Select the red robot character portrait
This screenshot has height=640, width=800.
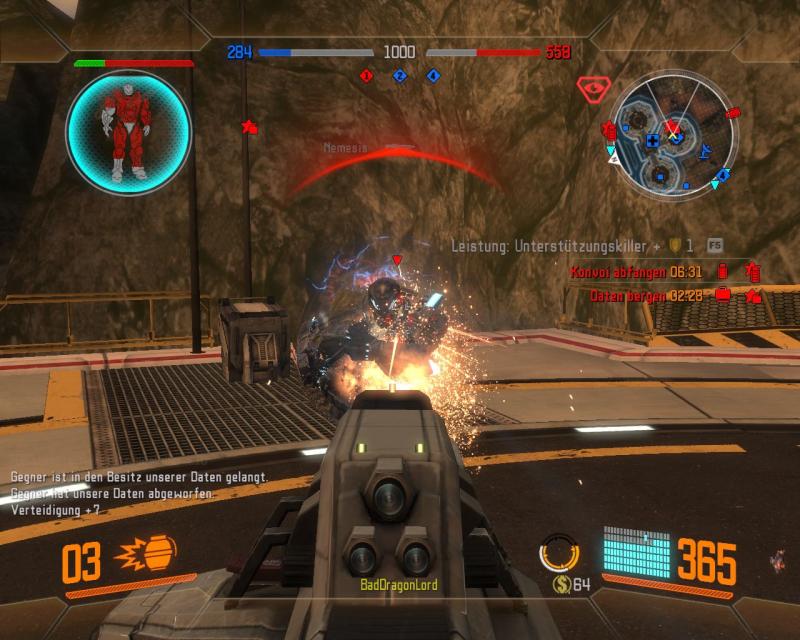click(x=129, y=132)
